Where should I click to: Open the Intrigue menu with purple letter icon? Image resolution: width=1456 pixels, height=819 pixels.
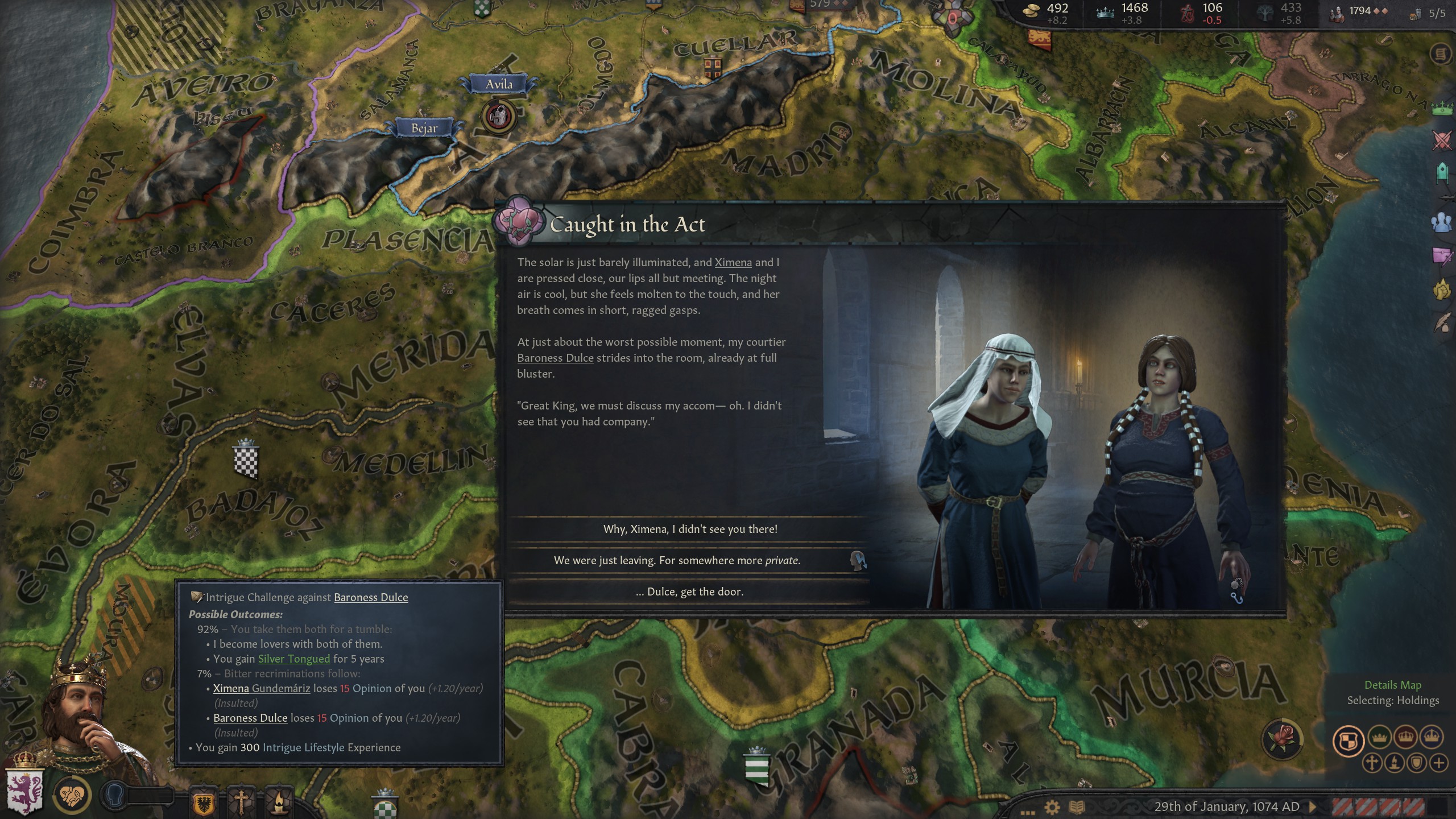tap(1442, 256)
